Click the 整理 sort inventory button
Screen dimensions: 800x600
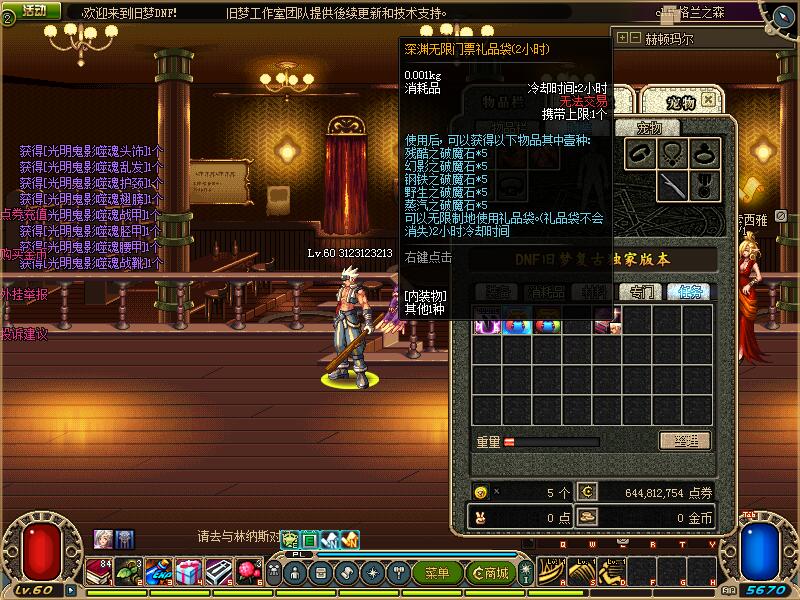click(x=684, y=441)
